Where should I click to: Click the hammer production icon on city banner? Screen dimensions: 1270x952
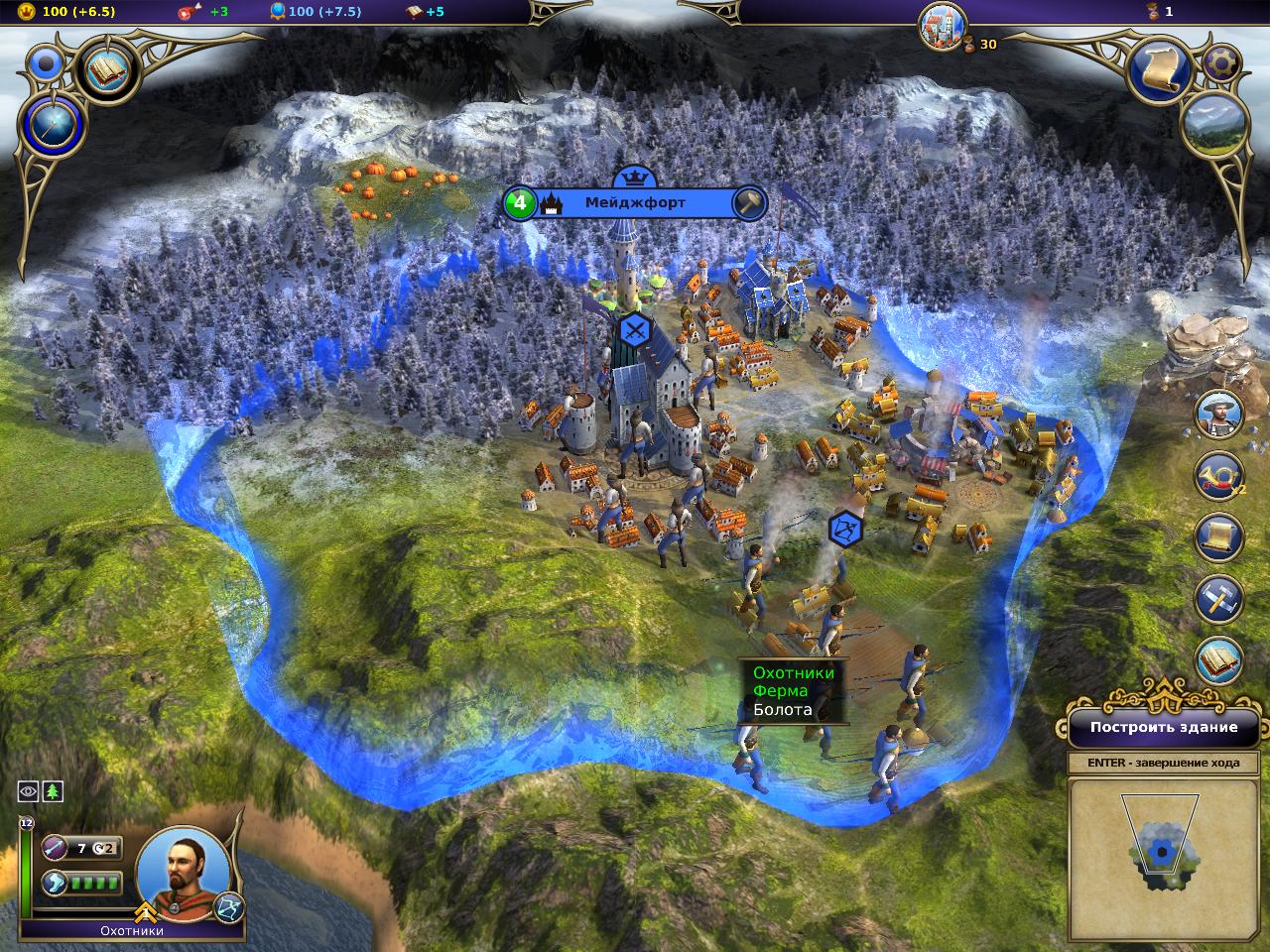click(x=750, y=203)
